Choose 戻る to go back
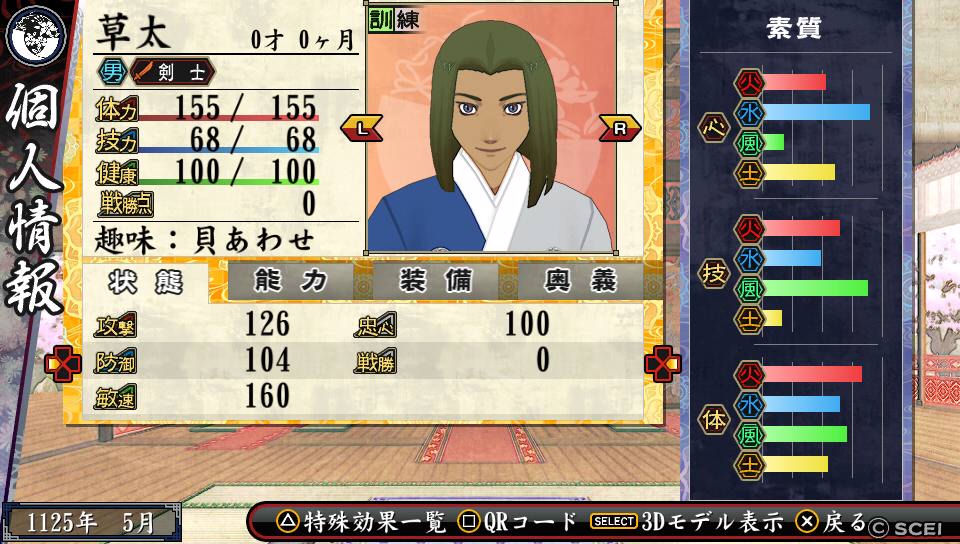The width and height of the screenshot is (960, 544). (831, 522)
